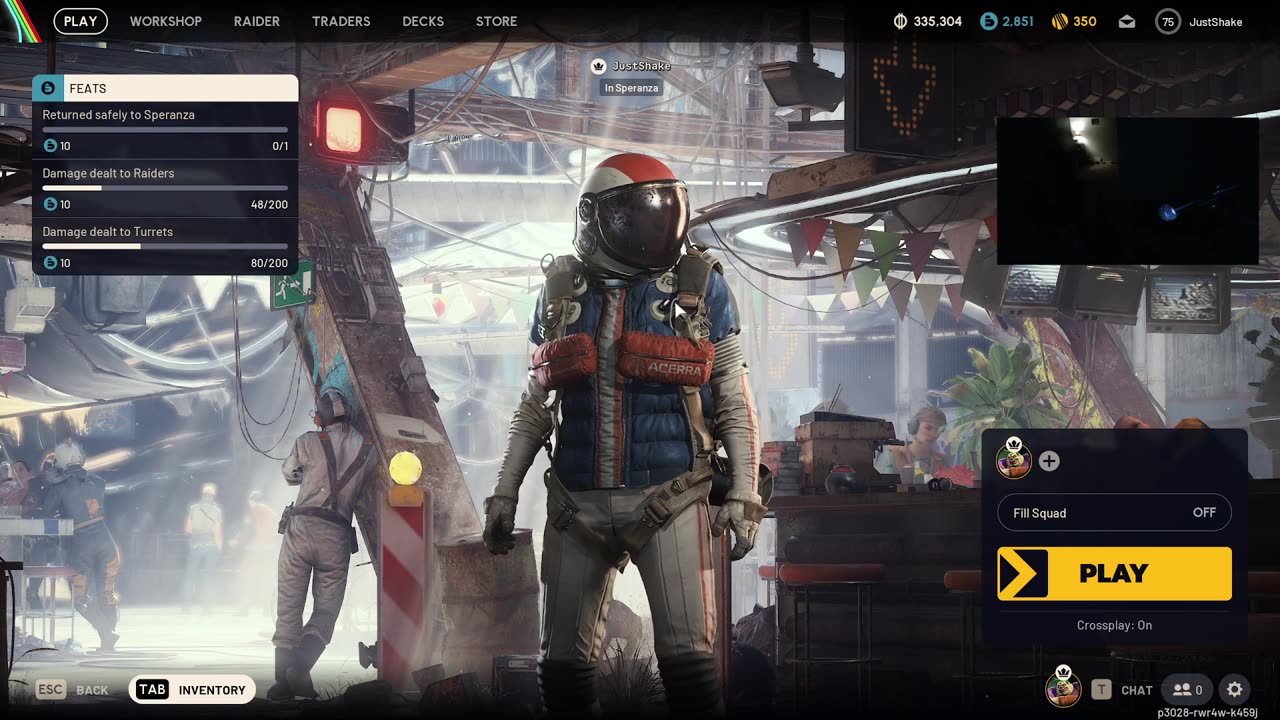The image size is (1280, 720).
Task: Go to the Traders tab
Action: 341,21
